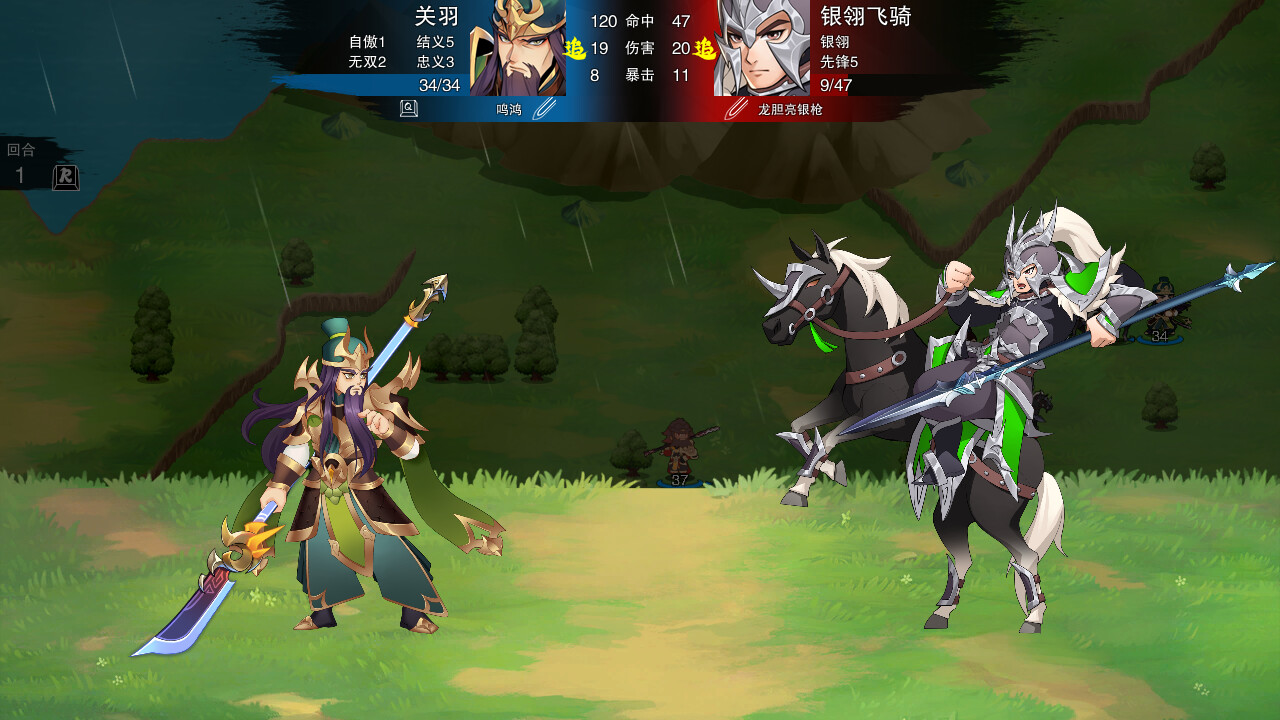Click the yellow 追 badge on Guan Yu's side

[x=575, y=46]
